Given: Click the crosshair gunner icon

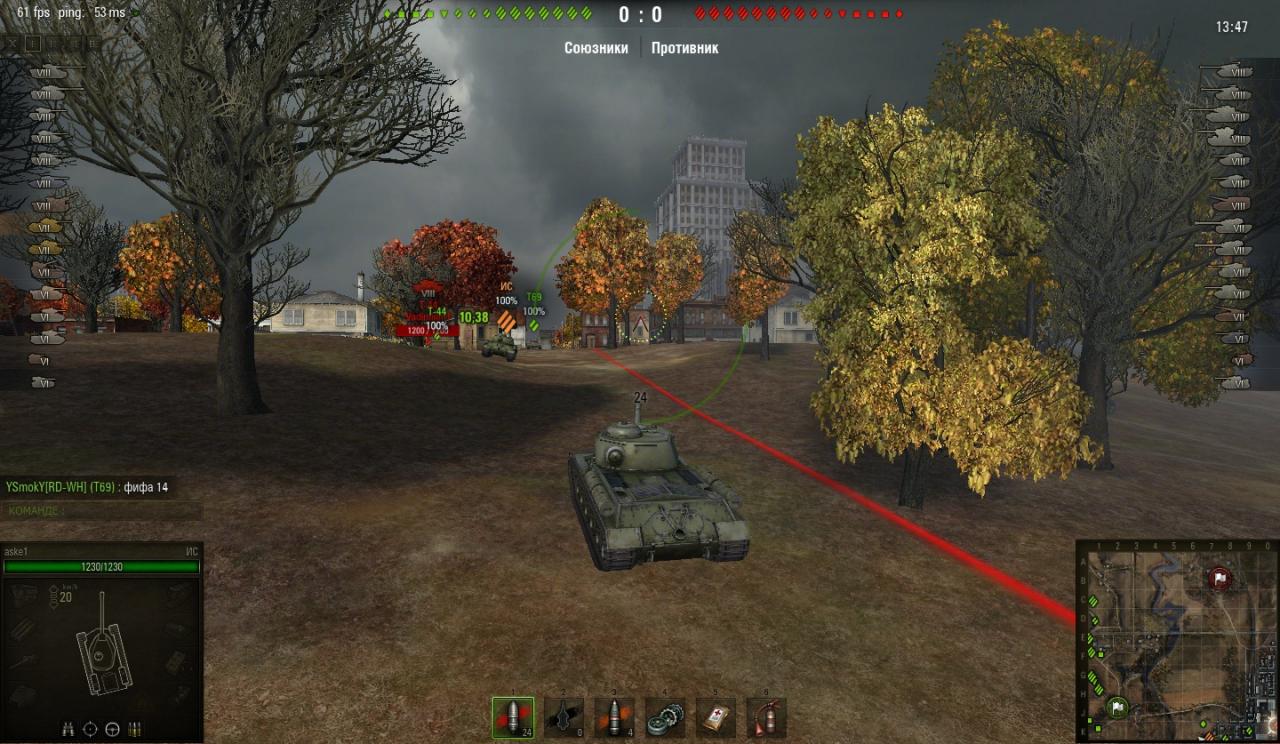Looking at the screenshot, I should point(91,728).
